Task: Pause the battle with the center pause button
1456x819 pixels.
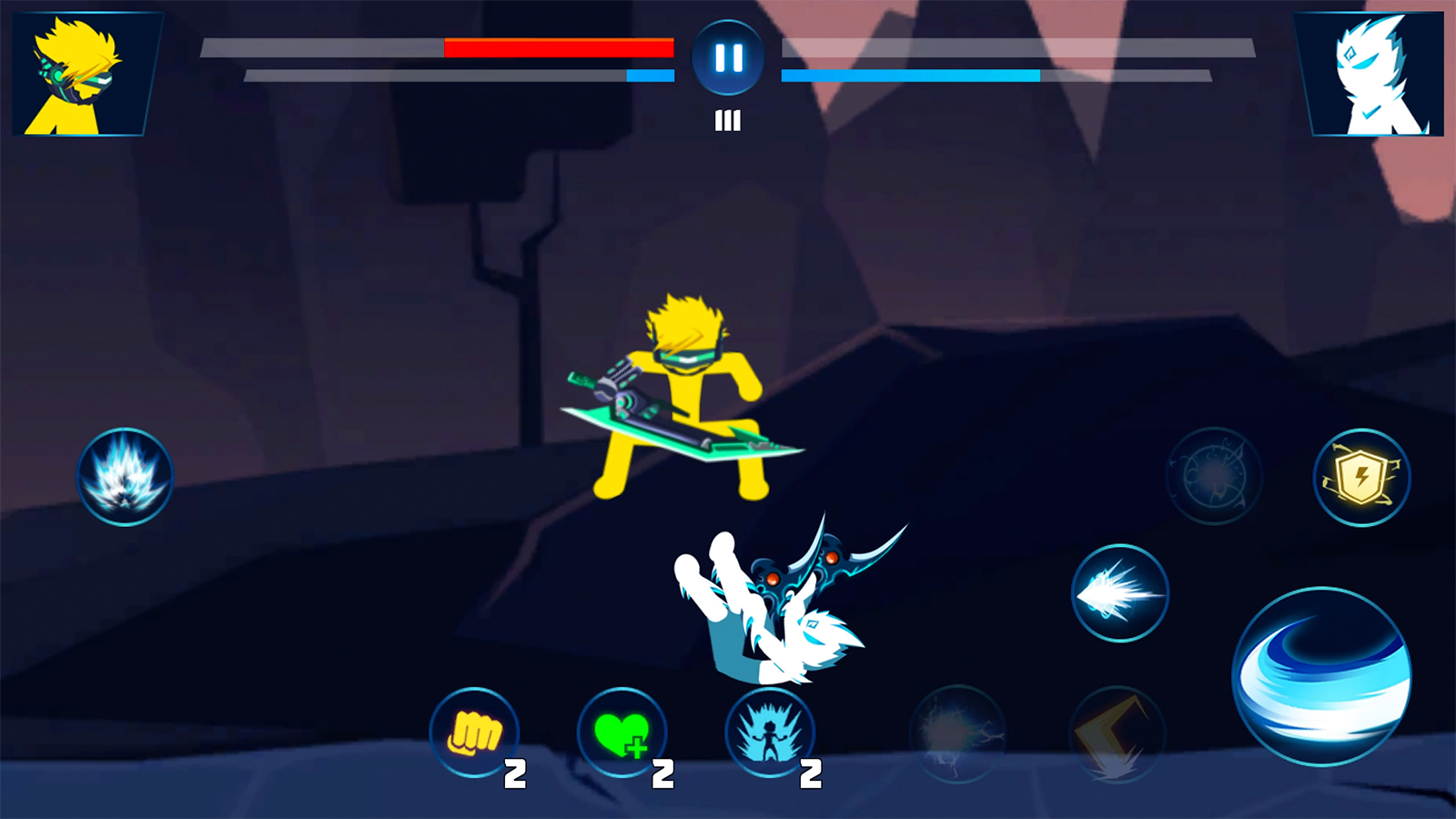Action: coord(727,56)
